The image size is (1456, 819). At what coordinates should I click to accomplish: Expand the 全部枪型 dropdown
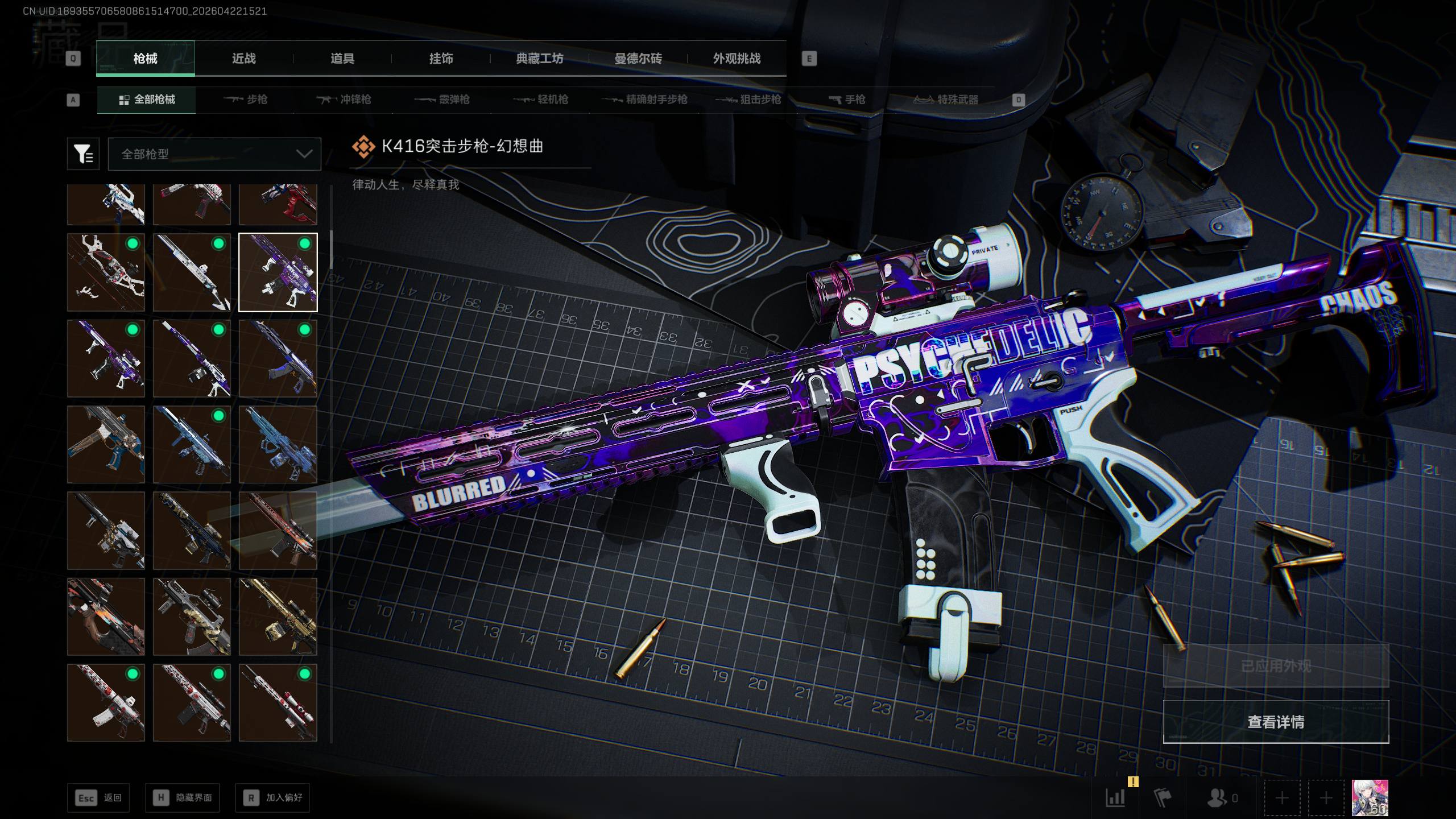pos(214,154)
